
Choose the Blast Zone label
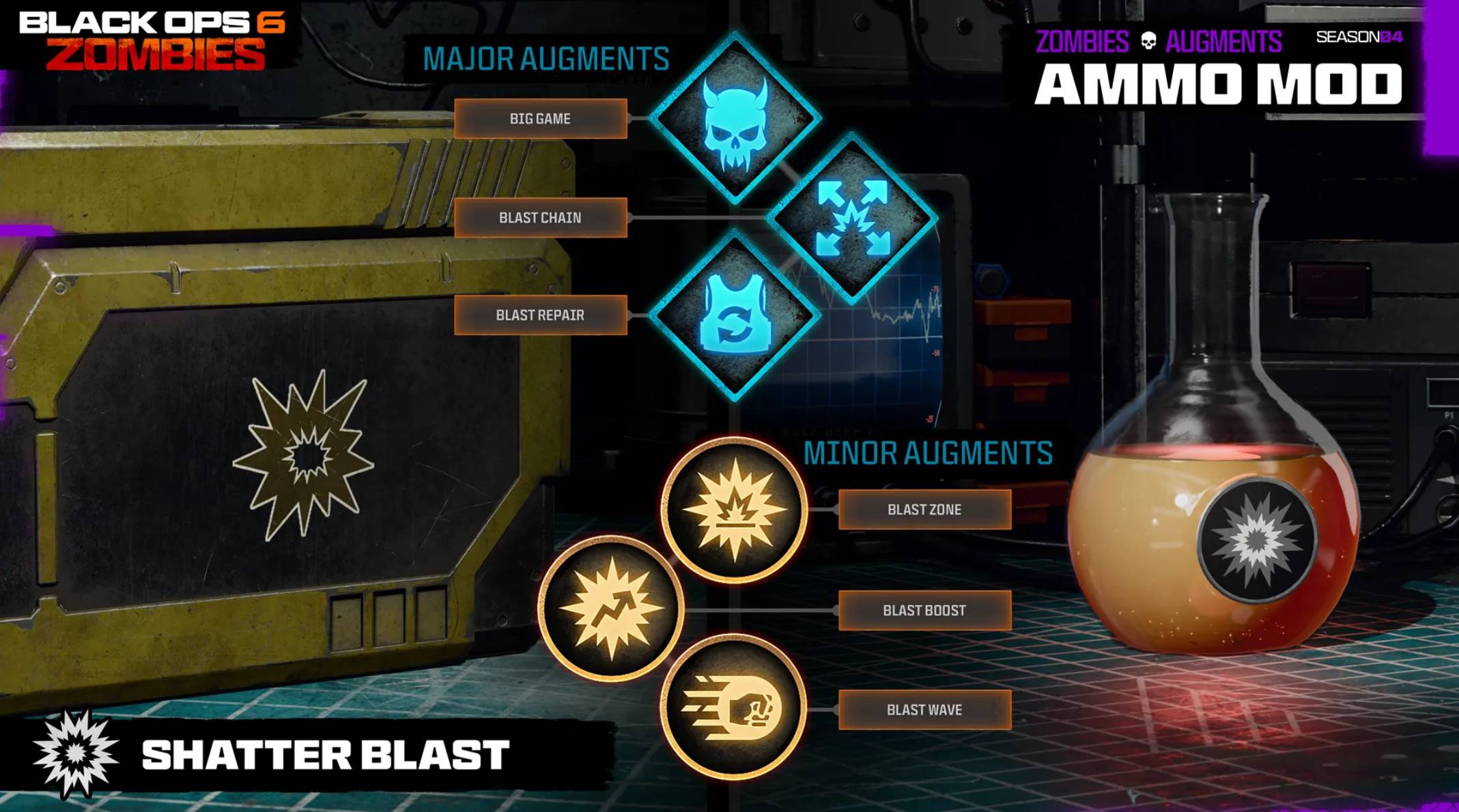[924, 510]
